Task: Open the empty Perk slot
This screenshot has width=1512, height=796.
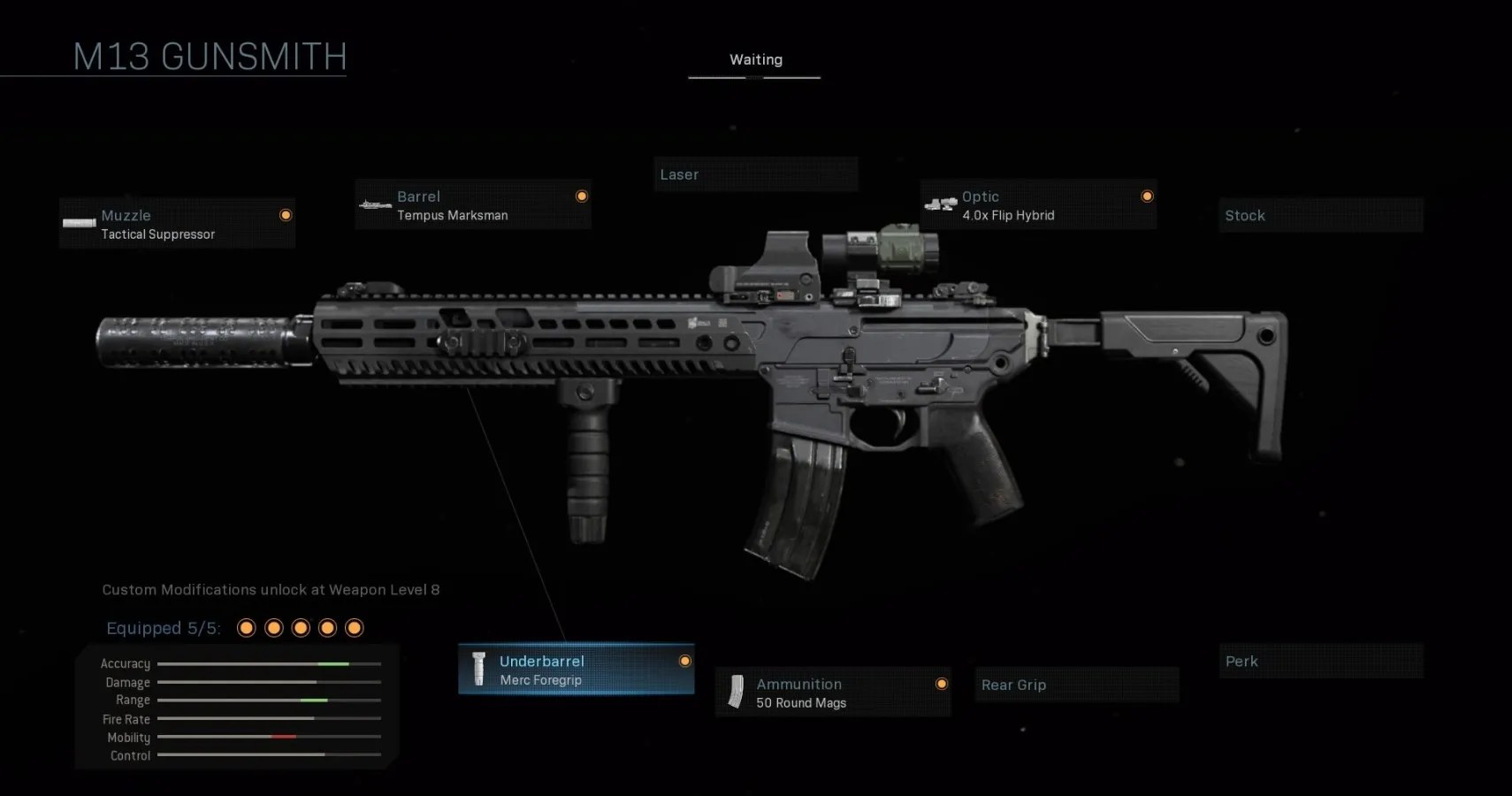Action: 1321,661
